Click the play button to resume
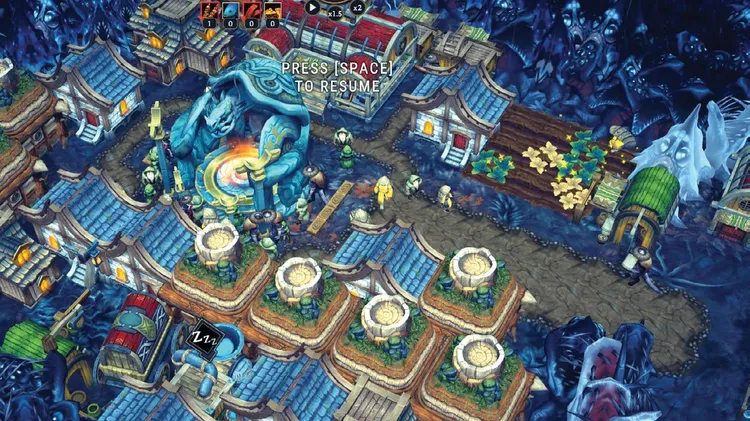The image size is (750, 421). click(314, 8)
